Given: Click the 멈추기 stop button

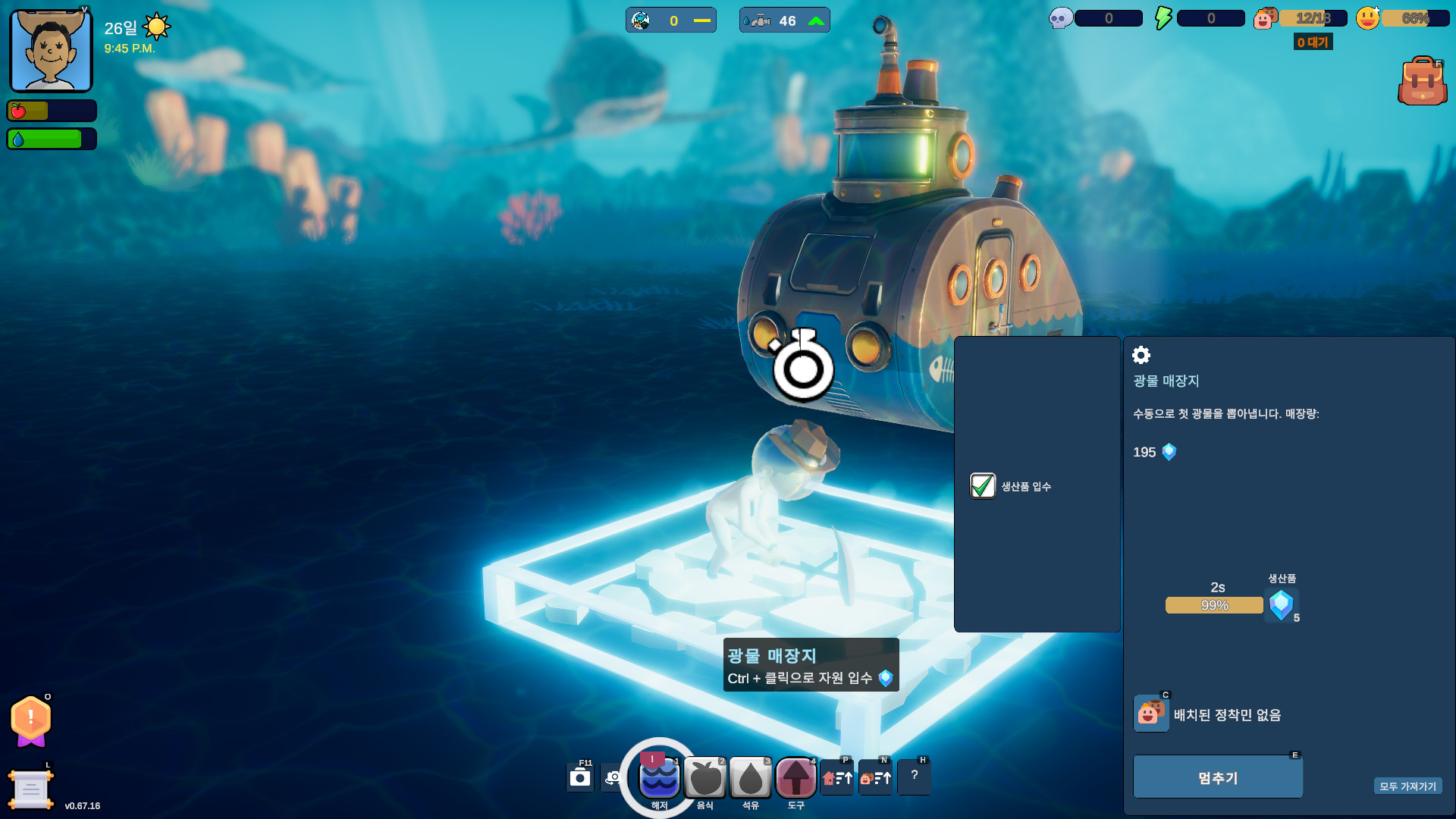Looking at the screenshot, I should 1217,777.
